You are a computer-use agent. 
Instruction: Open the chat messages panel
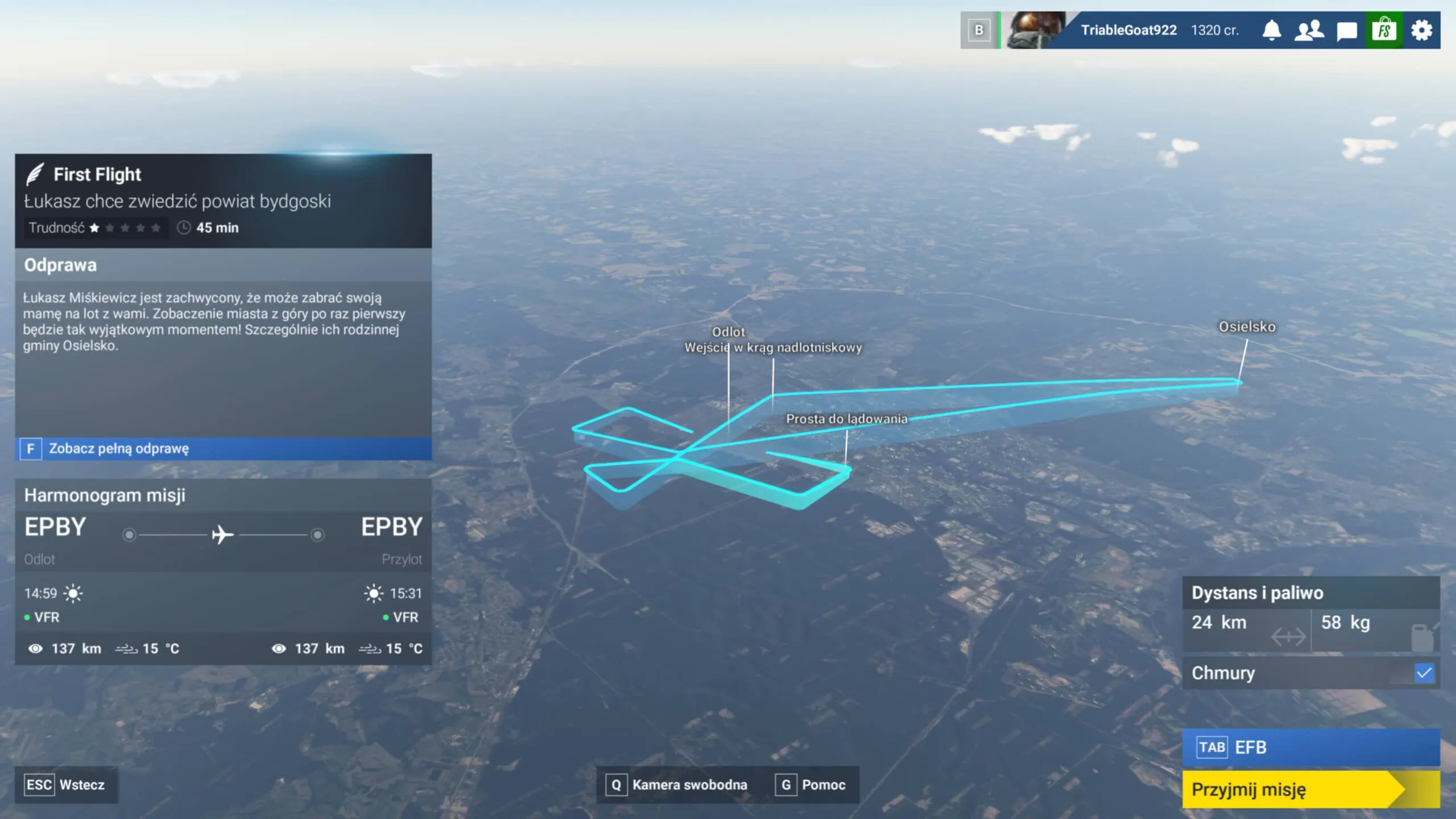pyautogui.click(x=1346, y=30)
